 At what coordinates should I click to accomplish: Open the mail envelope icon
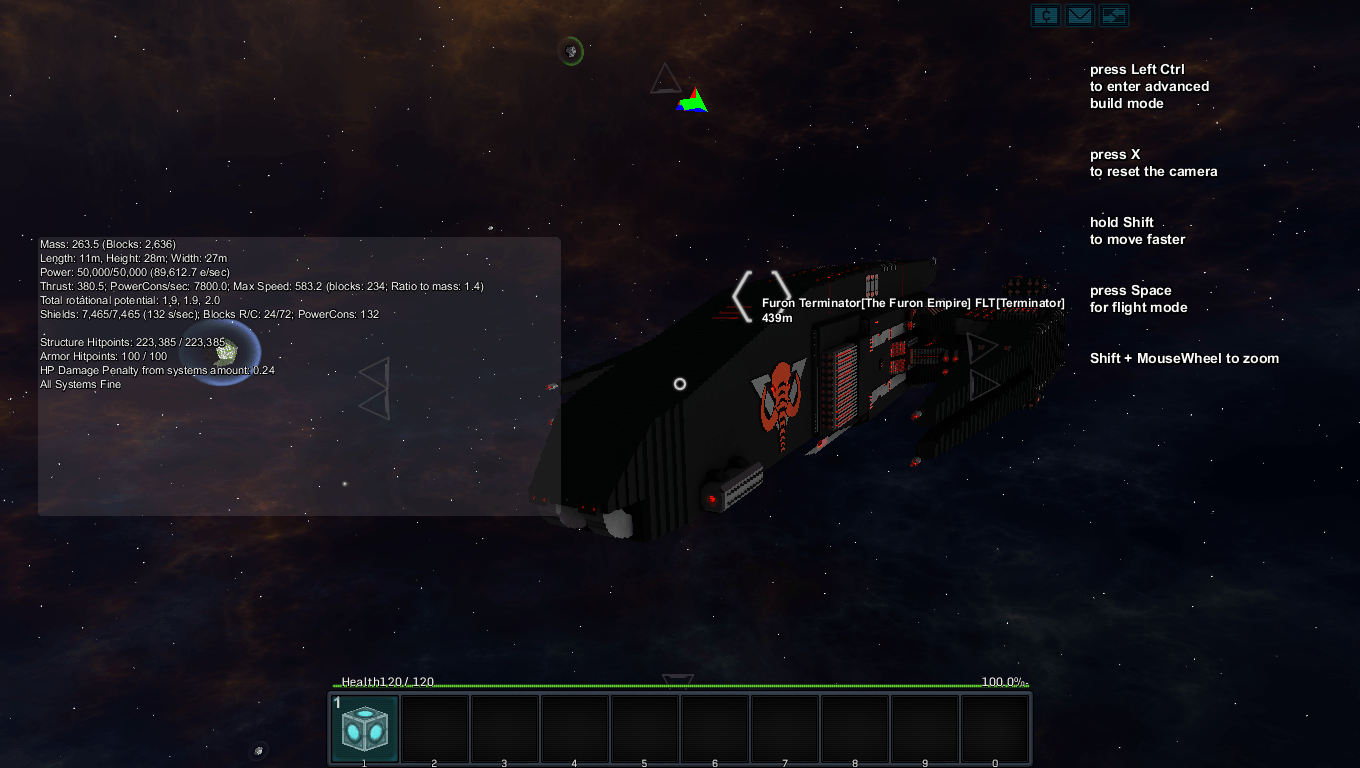pos(1079,16)
